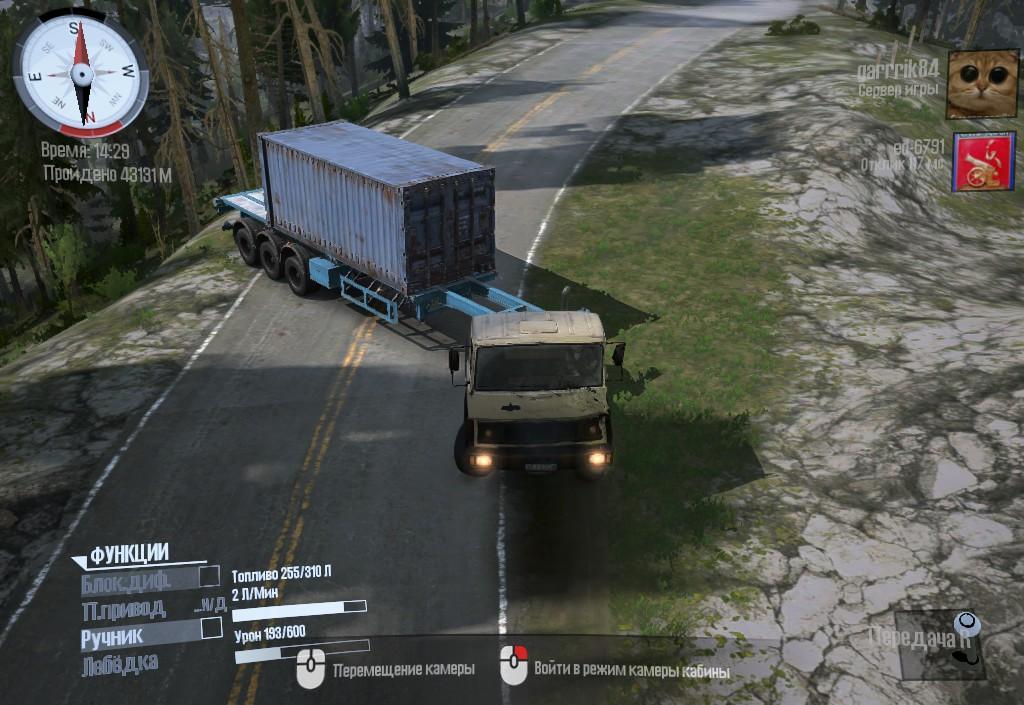
Task: Click the gearbox shifter knob
Action: point(965,626)
